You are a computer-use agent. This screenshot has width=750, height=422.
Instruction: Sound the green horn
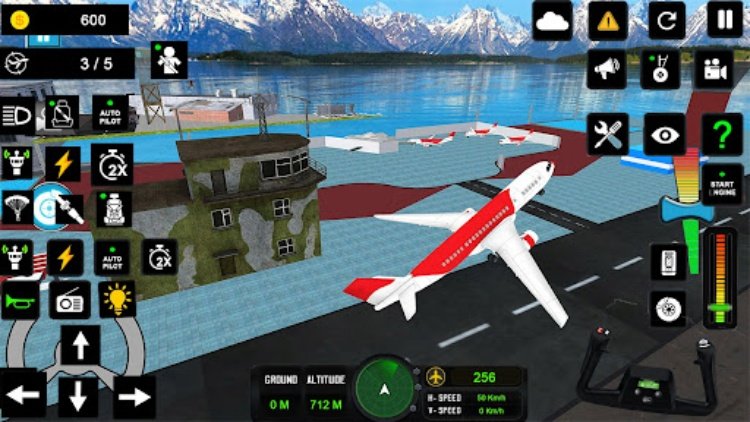(19, 300)
